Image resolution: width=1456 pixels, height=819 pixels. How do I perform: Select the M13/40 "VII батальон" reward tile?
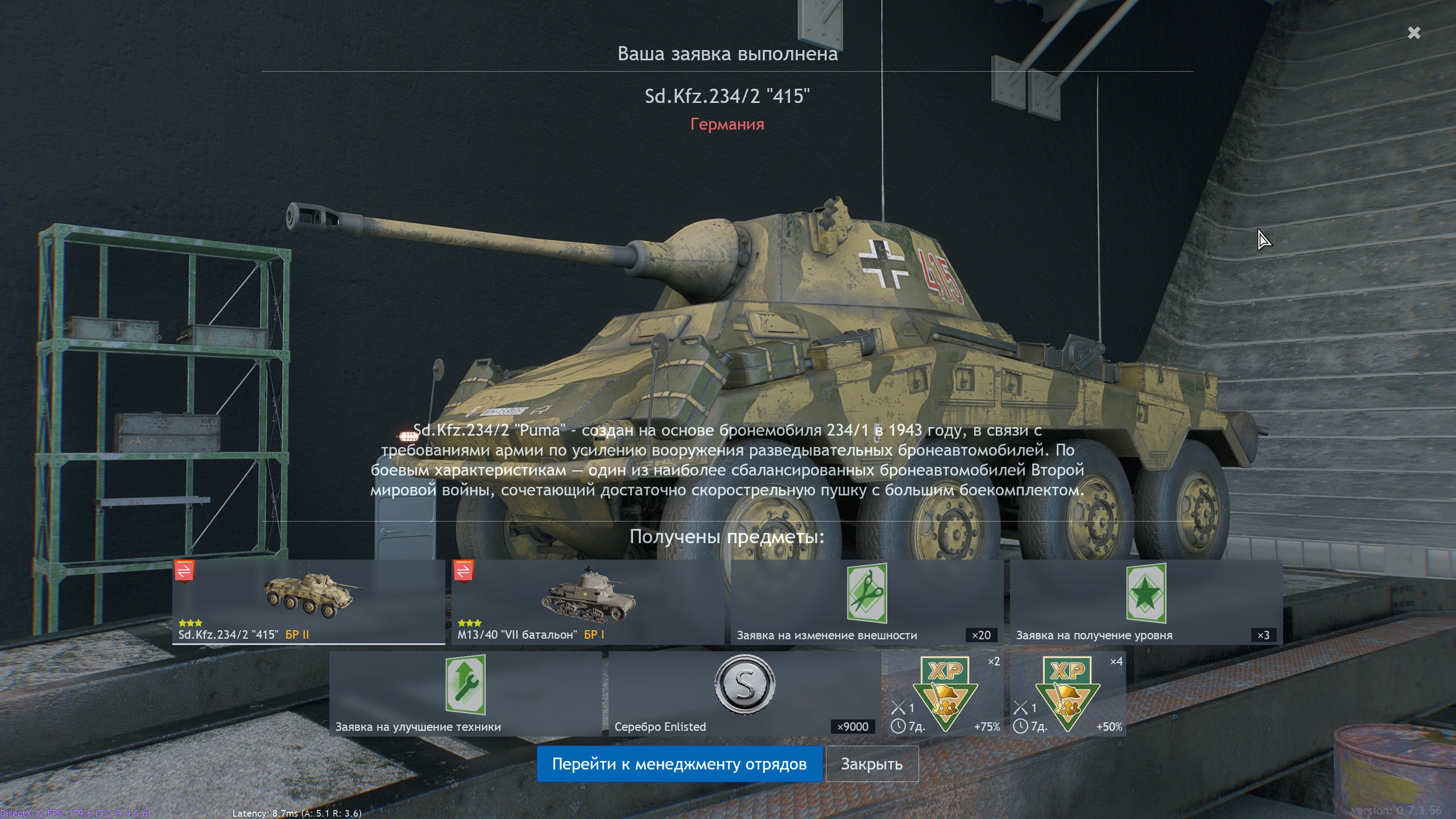[x=588, y=602]
